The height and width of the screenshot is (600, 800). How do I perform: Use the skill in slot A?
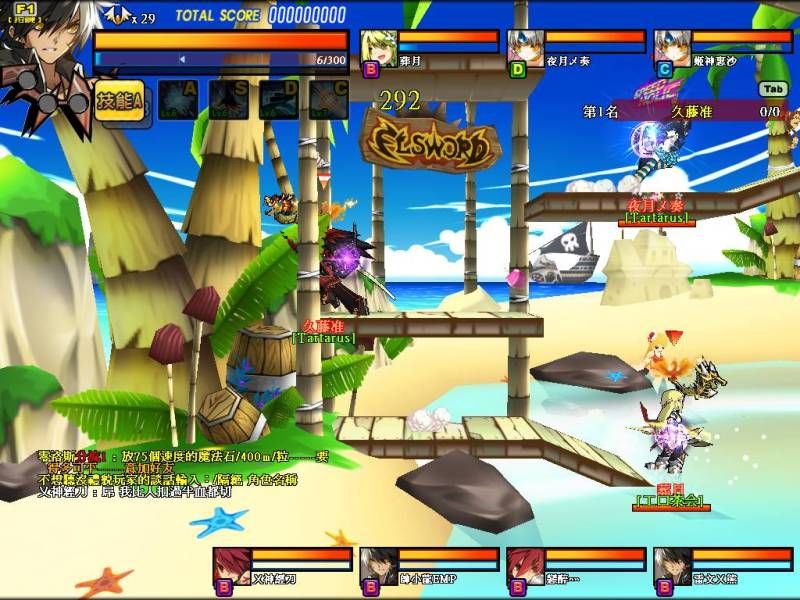(x=177, y=100)
